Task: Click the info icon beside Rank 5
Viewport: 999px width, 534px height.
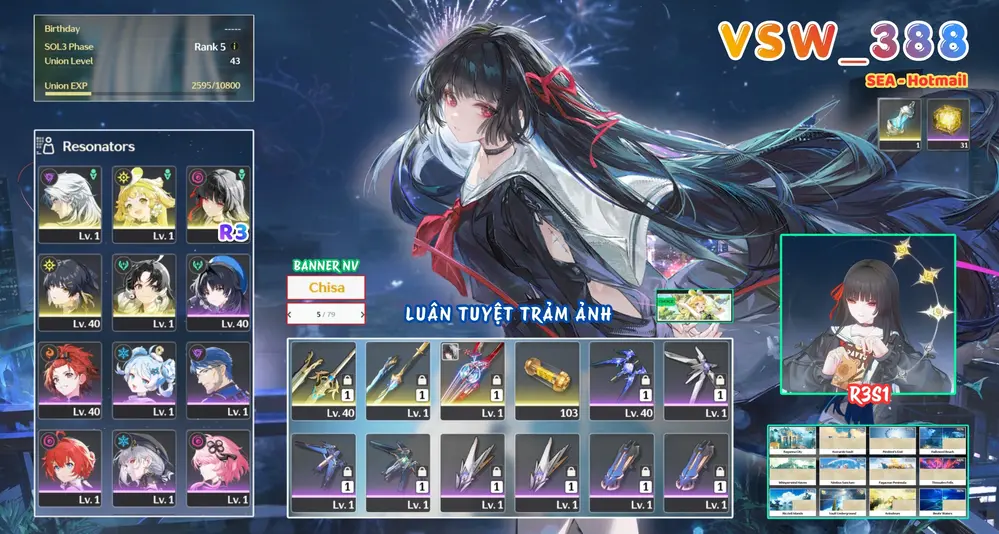Action: click(x=234, y=47)
